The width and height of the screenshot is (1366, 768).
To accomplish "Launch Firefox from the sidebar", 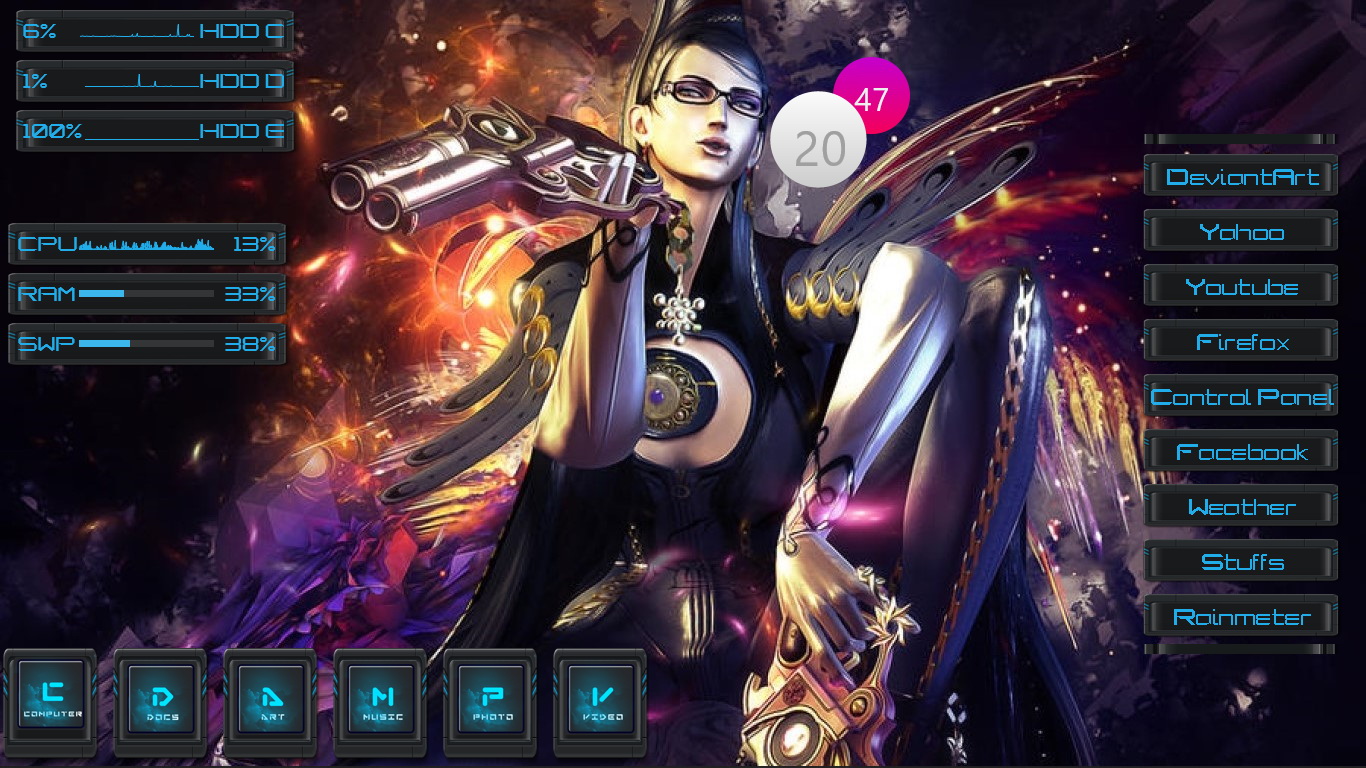I will pos(1240,341).
